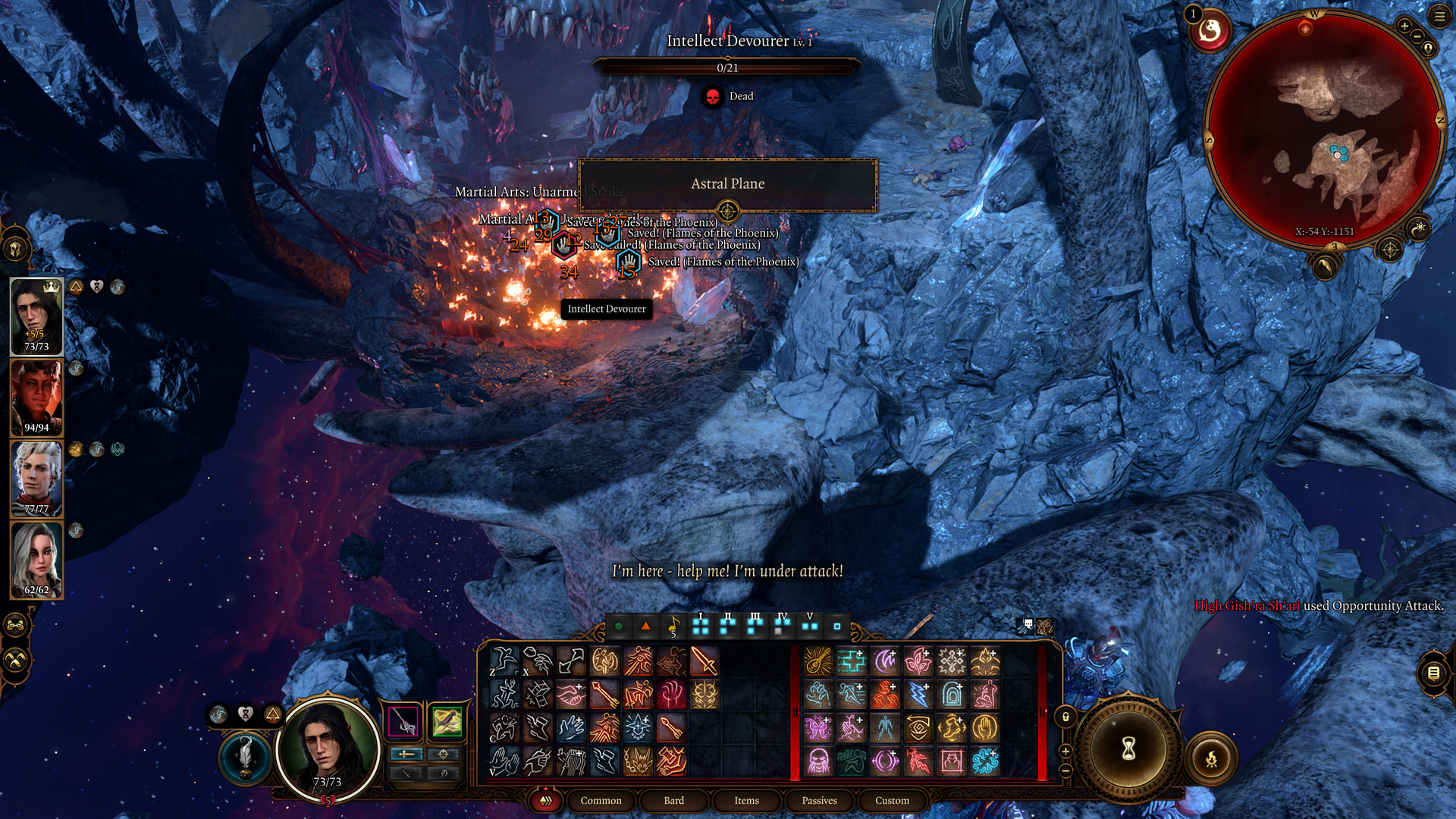Image resolution: width=1456 pixels, height=819 pixels.
Task: Zoom in the minimap with plus button
Action: [1404, 27]
